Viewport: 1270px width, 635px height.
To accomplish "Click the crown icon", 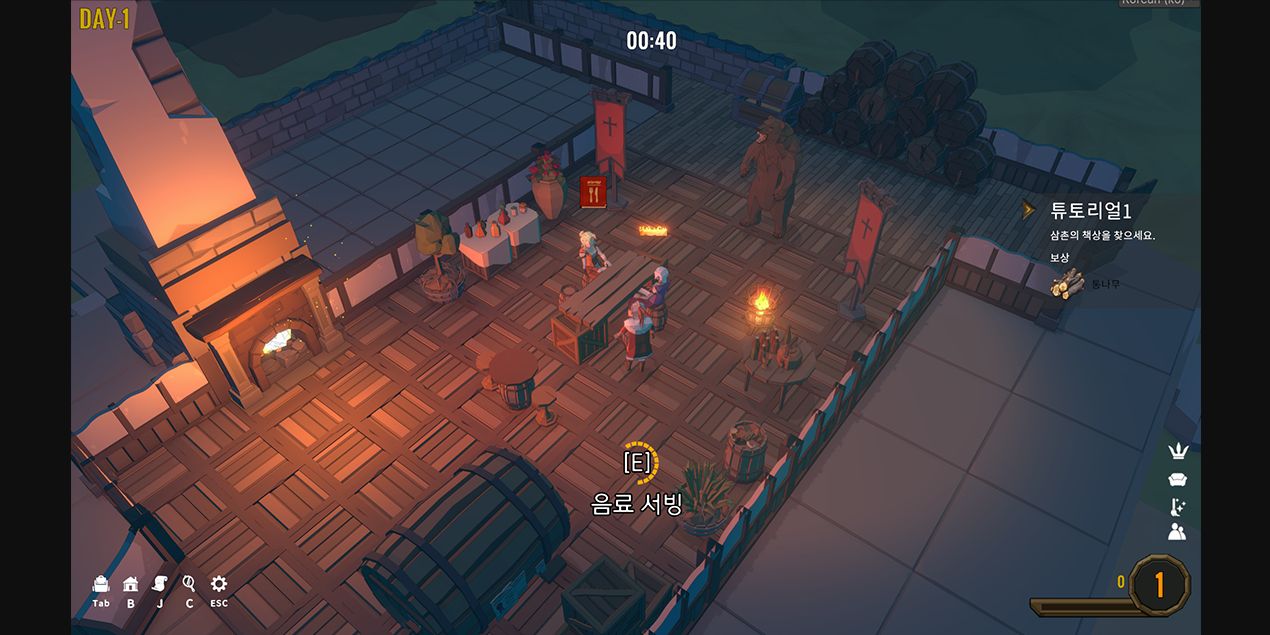I will point(1177,452).
